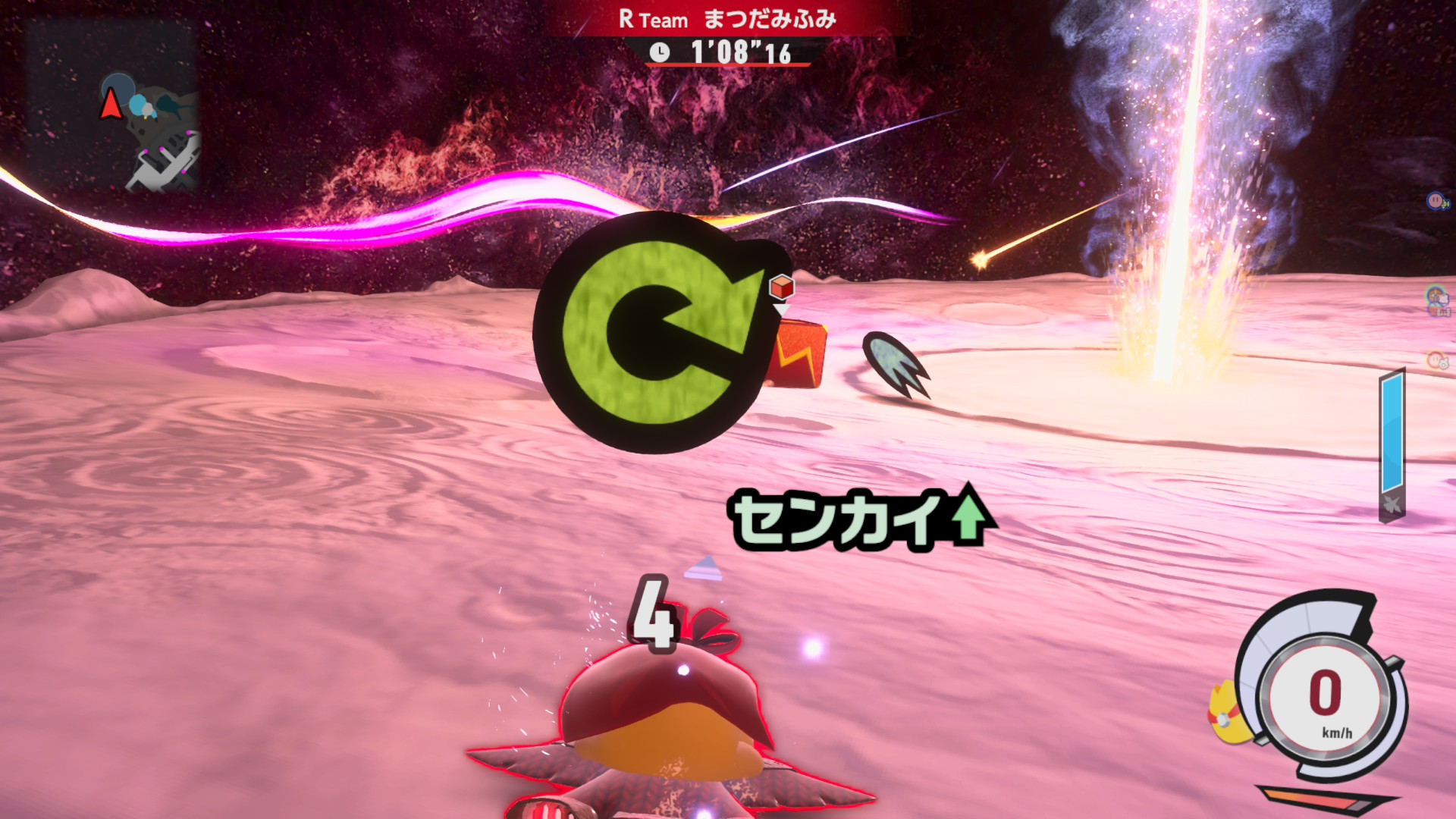Open the minimap in the corner

click(112, 106)
